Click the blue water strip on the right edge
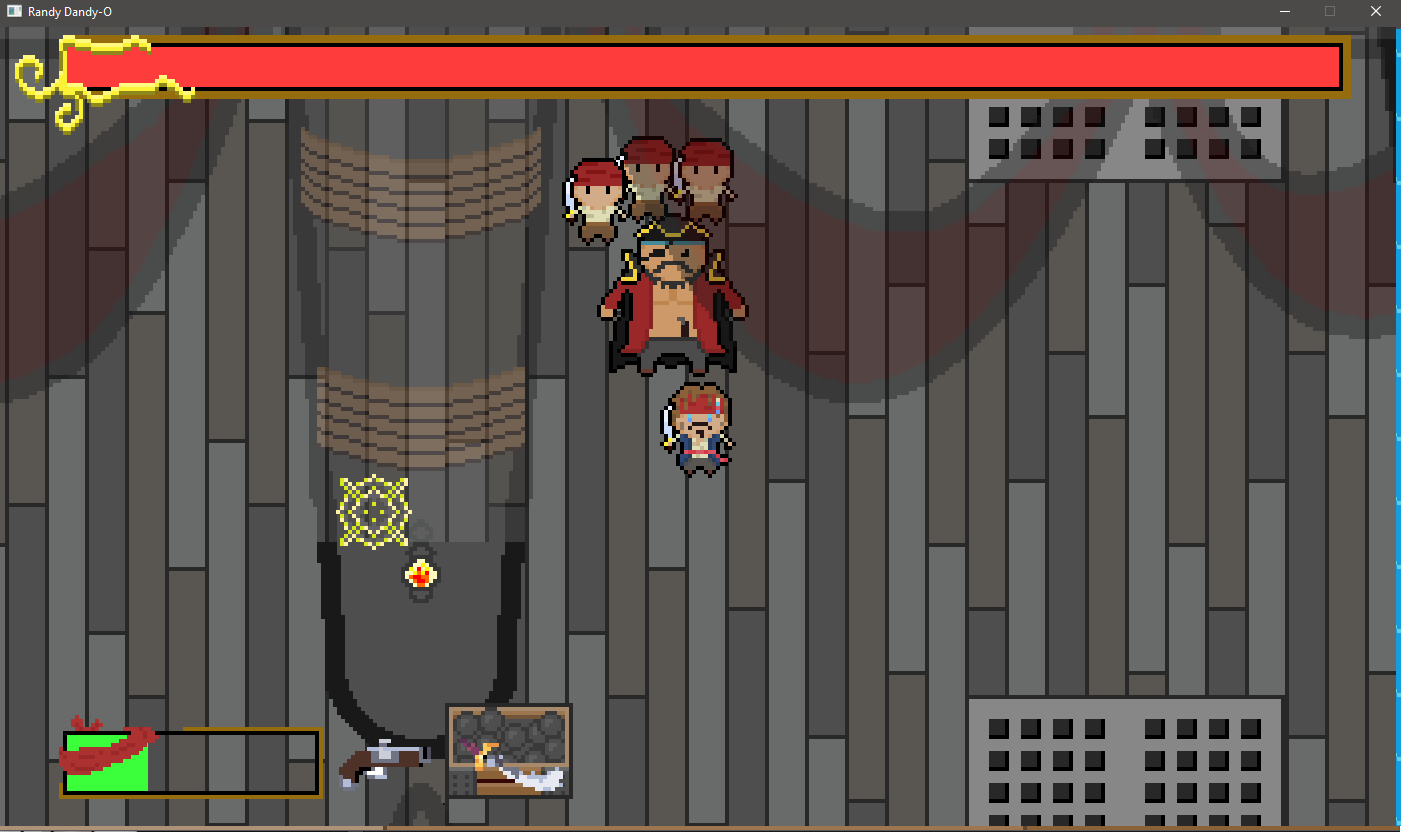This screenshot has width=1401, height=832. click(1396, 400)
